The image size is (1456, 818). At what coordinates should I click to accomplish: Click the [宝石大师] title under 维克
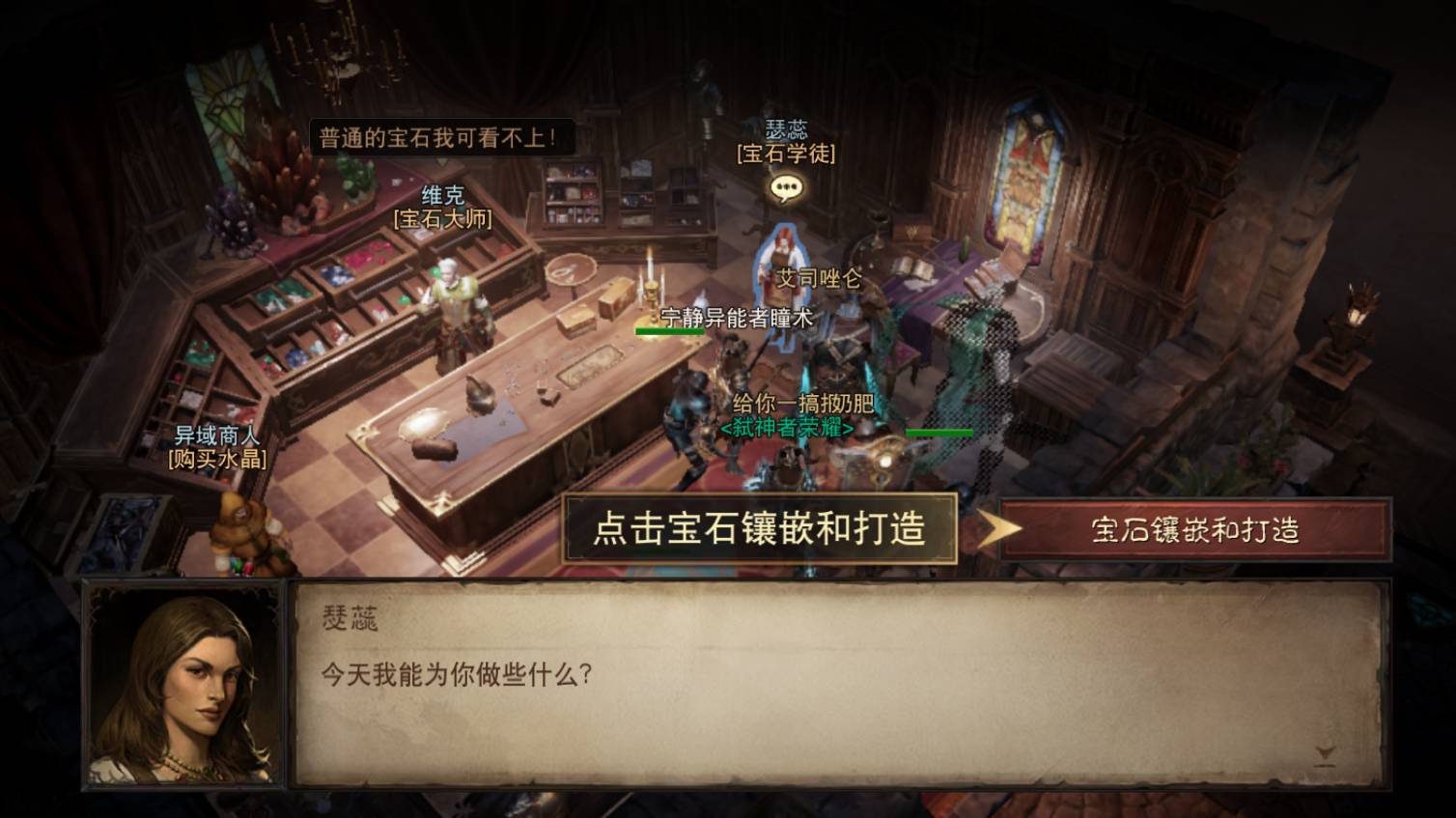point(440,219)
